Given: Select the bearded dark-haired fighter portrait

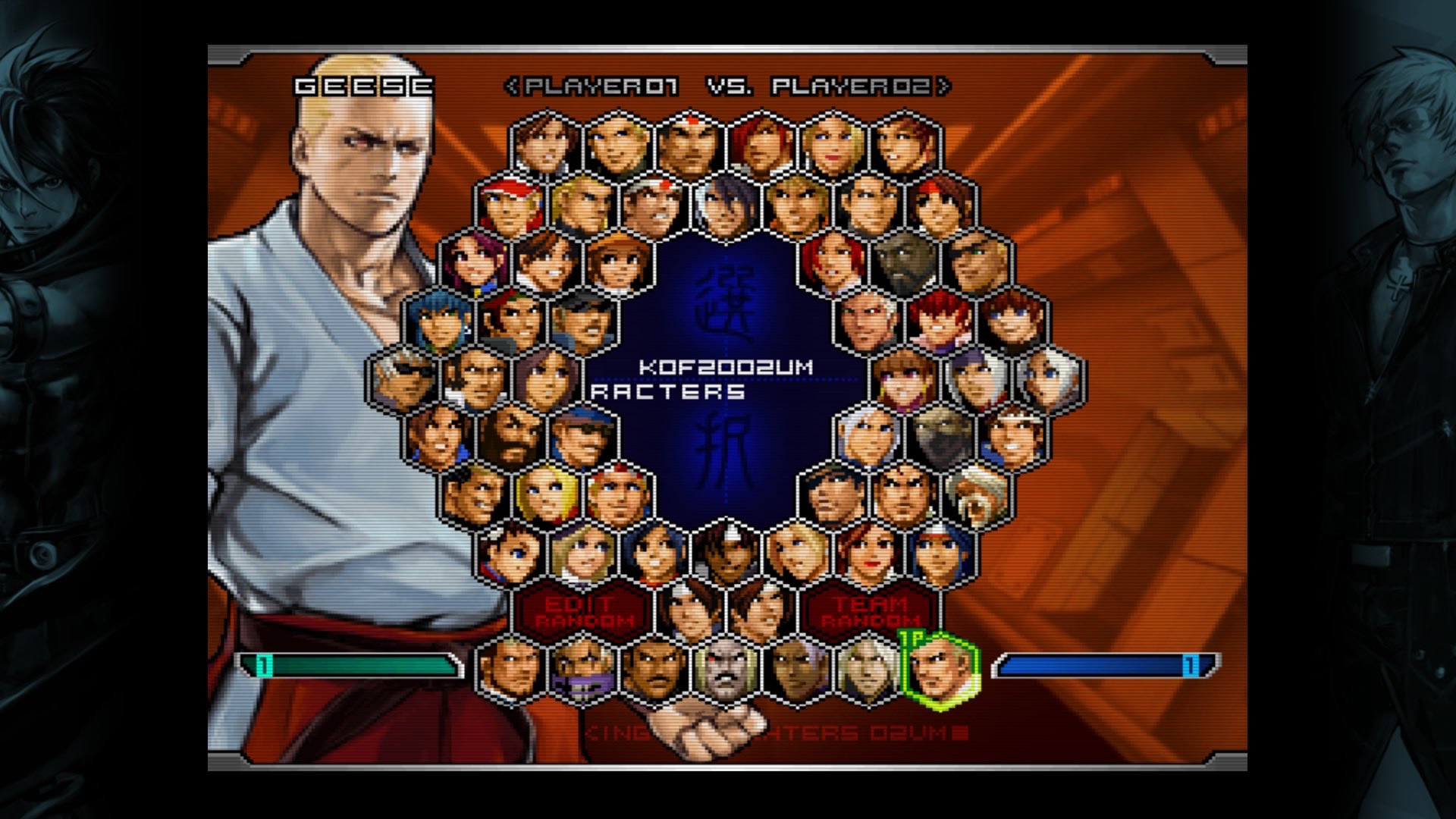Looking at the screenshot, I should point(510,438).
